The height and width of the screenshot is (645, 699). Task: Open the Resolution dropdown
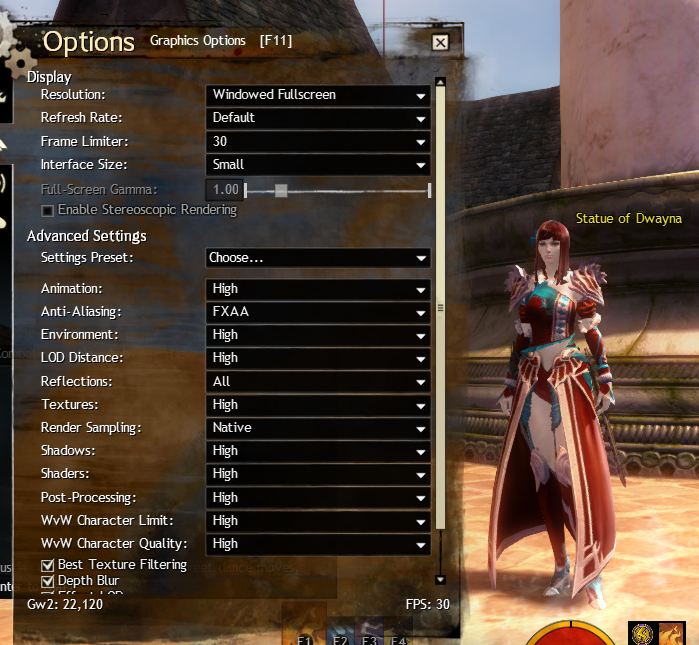pyautogui.click(x=318, y=95)
